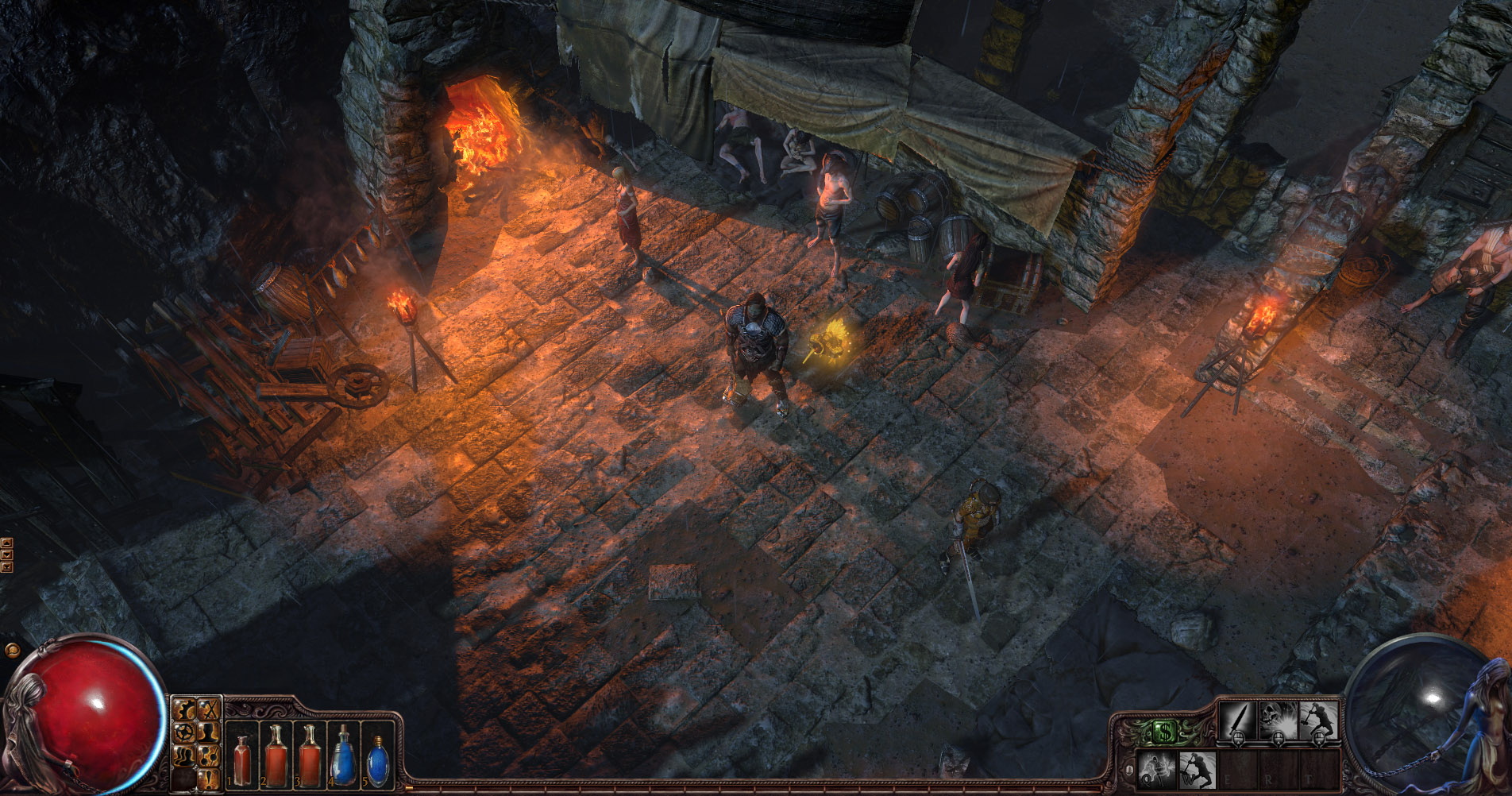Use the large red life flask numbered 2
1512x796 pixels.
pyautogui.click(x=276, y=755)
